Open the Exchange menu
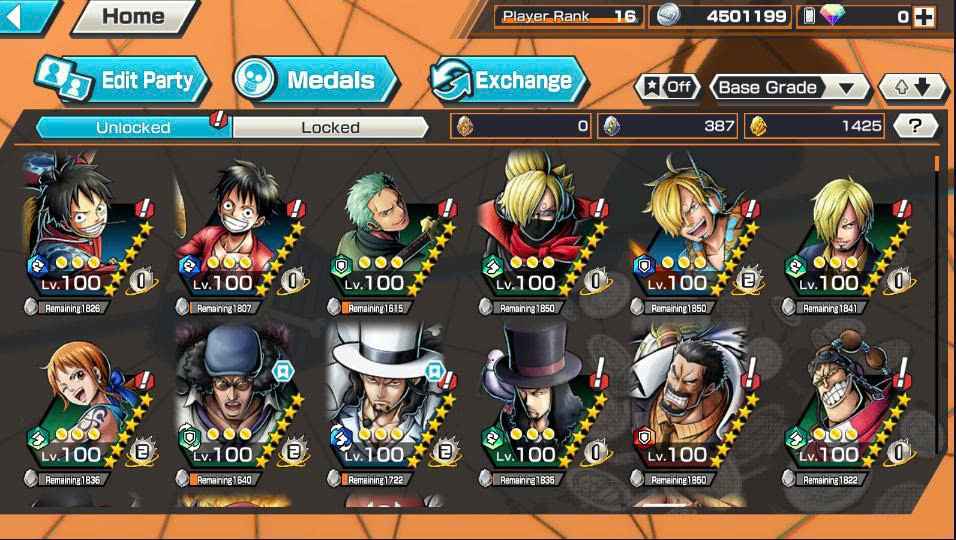Image resolution: width=956 pixels, height=540 pixels. (510, 80)
